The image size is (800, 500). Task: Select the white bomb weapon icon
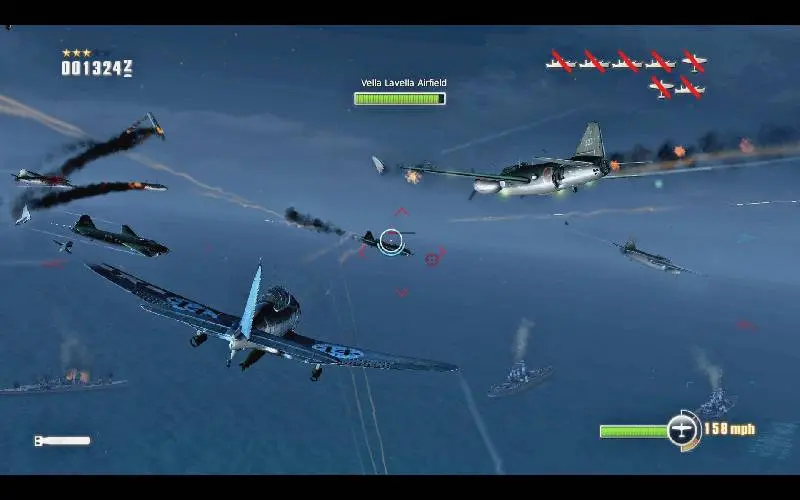click(62, 440)
